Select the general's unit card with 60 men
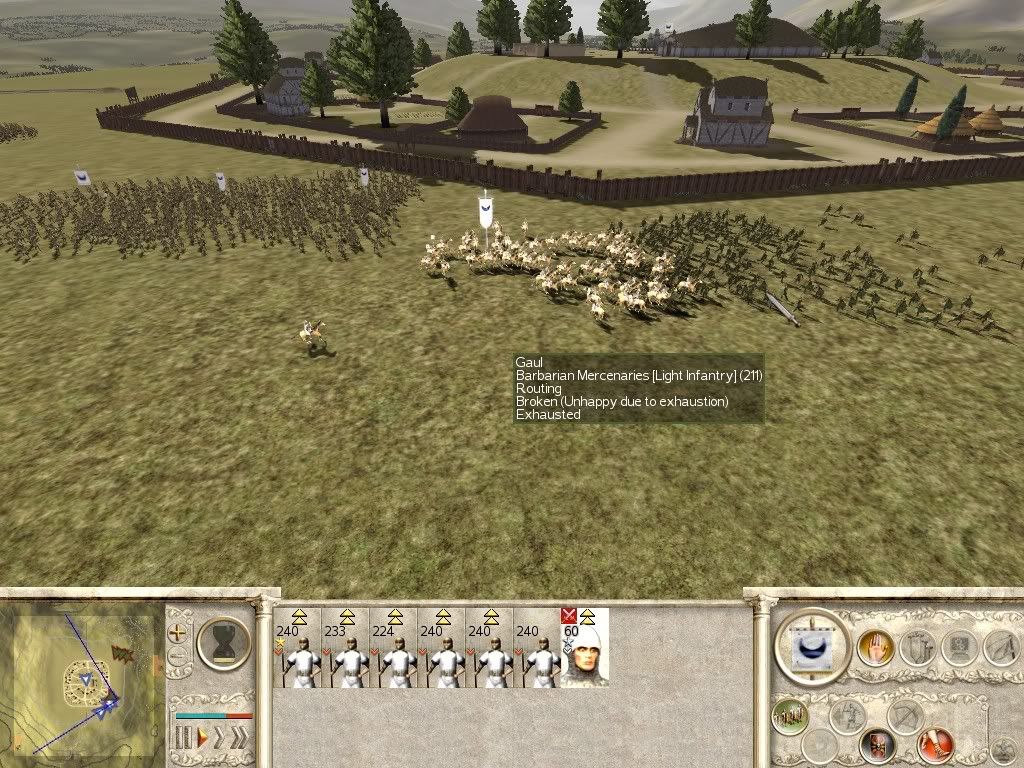This screenshot has height=768, width=1024. point(584,648)
